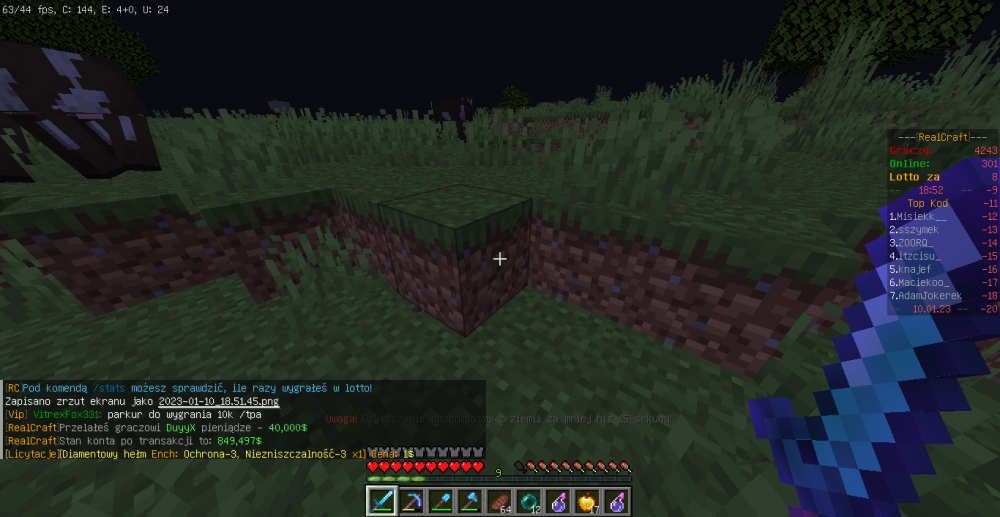Choose the diamond shovel in the hotbar
The image size is (1000, 517).
click(x=440, y=500)
